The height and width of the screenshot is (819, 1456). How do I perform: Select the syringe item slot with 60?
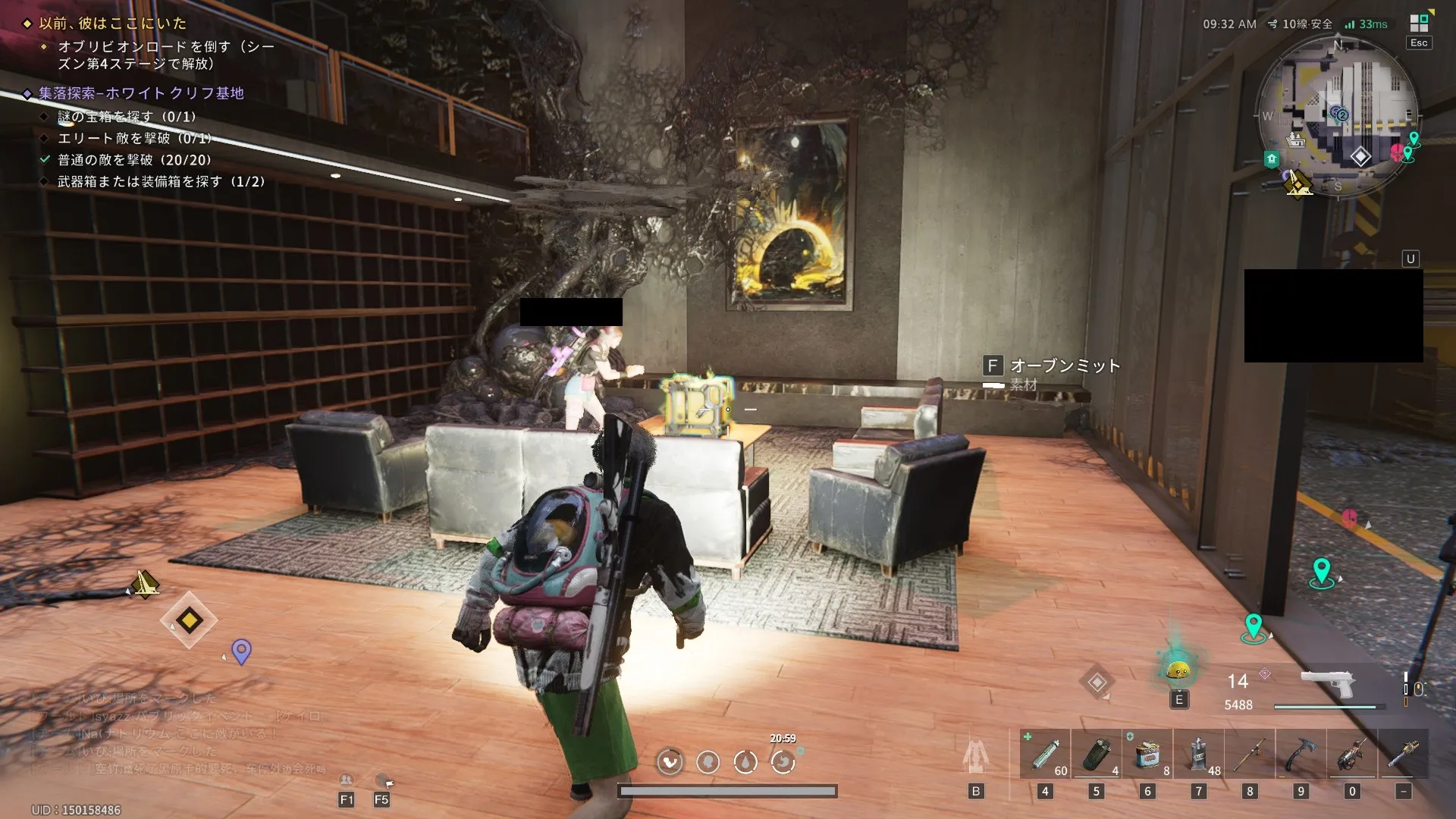coord(1045,754)
